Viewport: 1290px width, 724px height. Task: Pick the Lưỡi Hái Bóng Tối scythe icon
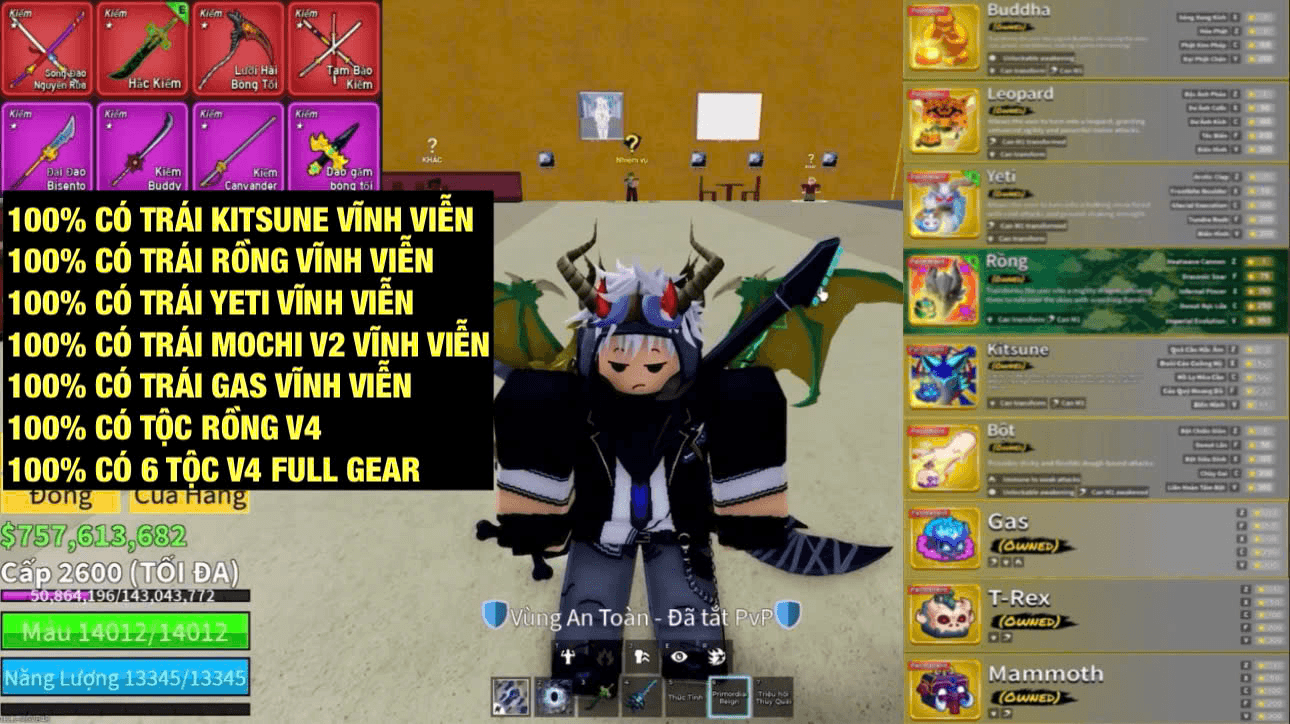point(238,45)
